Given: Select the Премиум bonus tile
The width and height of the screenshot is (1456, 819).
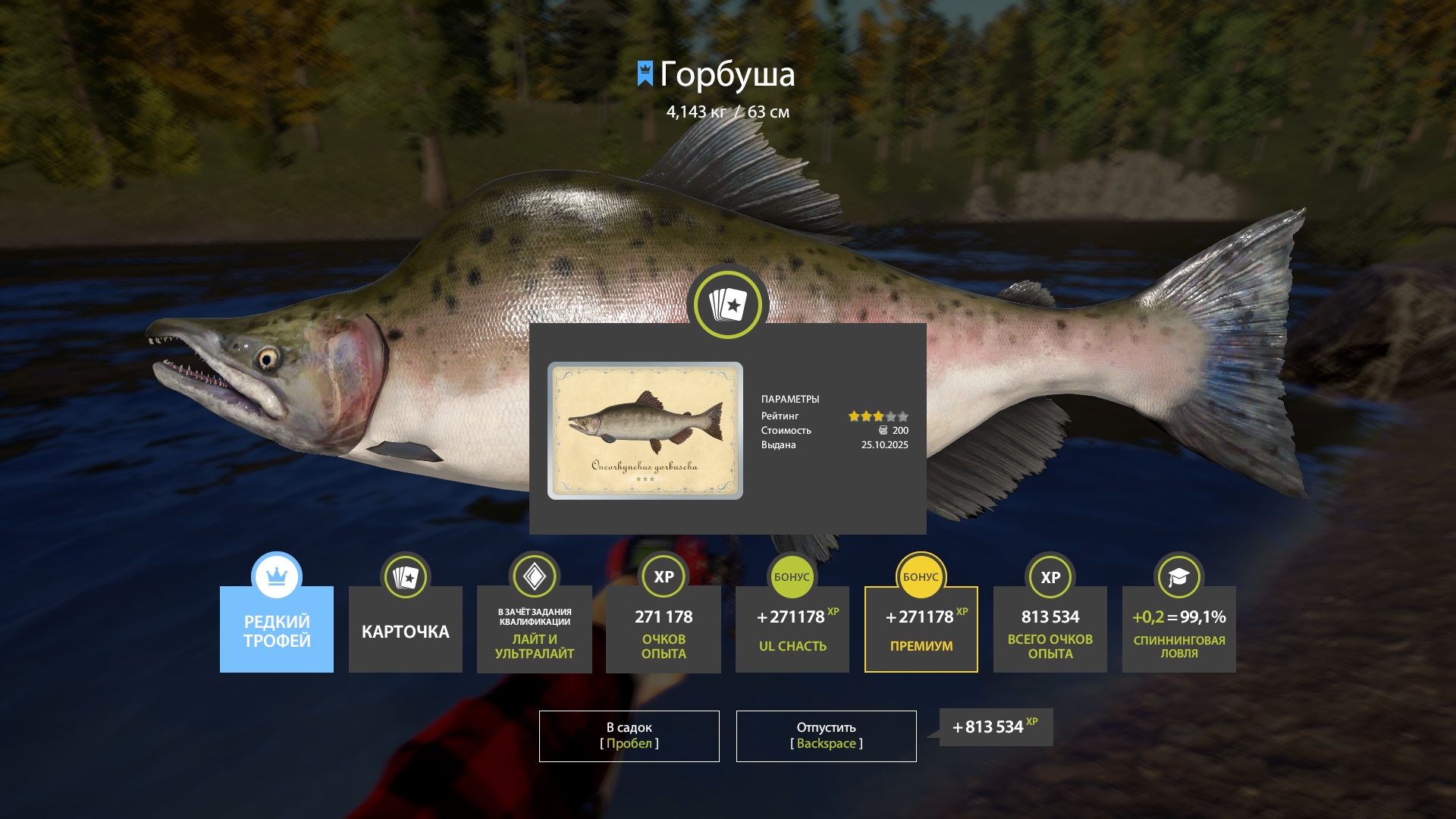Looking at the screenshot, I should point(921,629).
